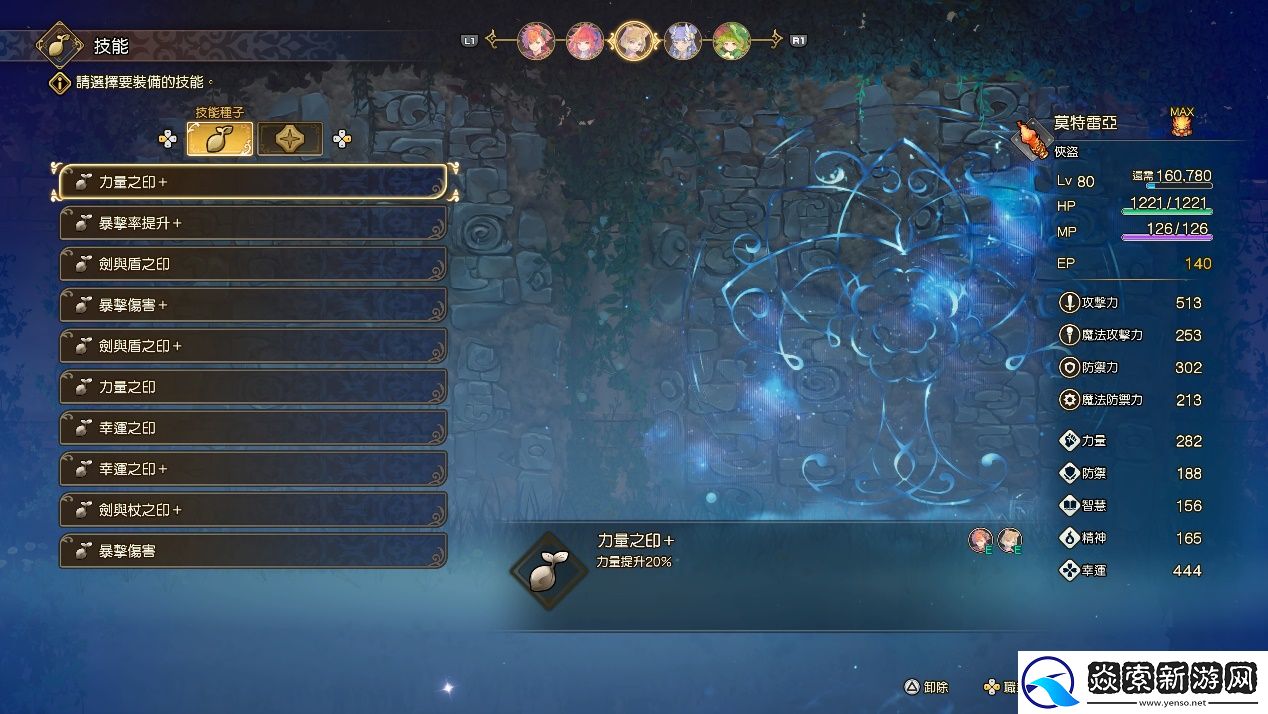This screenshot has width=1268, height=714.
Task: Pick the 幸運之印＋ skill row
Action: tap(253, 469)
